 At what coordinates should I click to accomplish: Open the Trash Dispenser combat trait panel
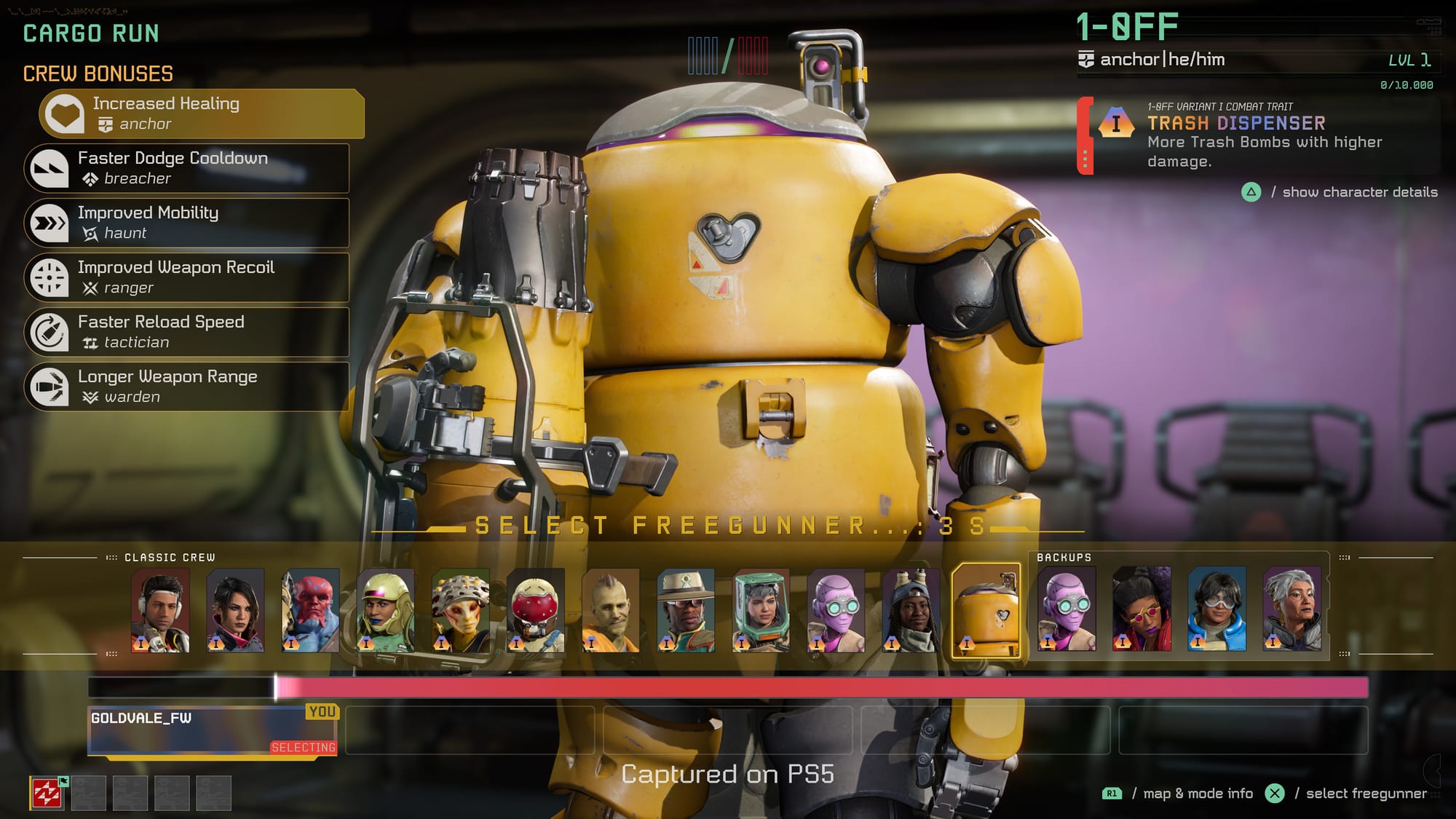(x=1258, y=136)
